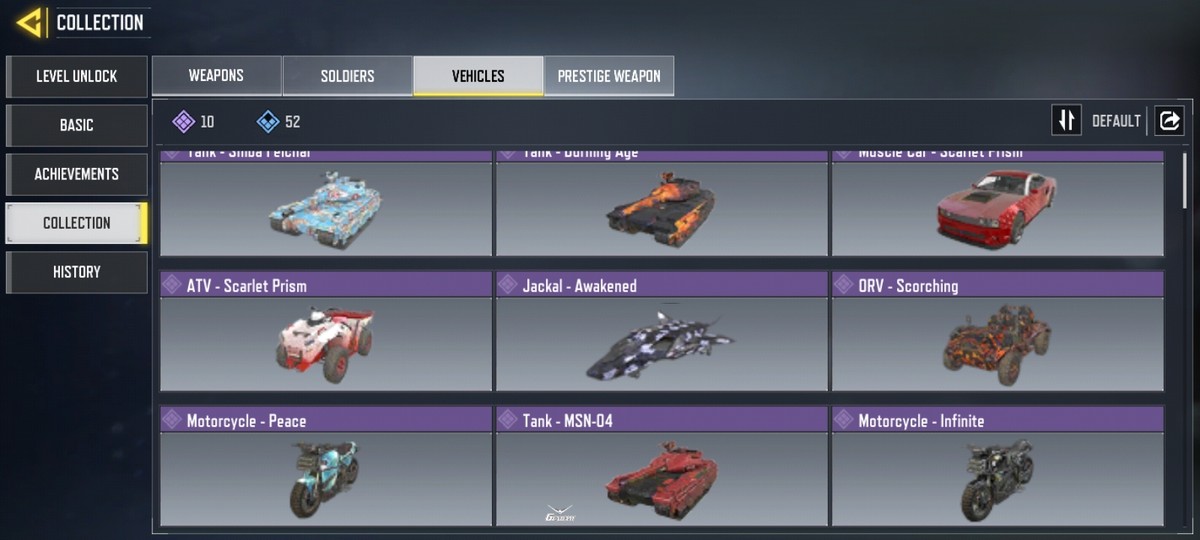Screen dimensions: 1200x540
Task: Open the Level Unlock section
Action: click(x=76, y=76)
